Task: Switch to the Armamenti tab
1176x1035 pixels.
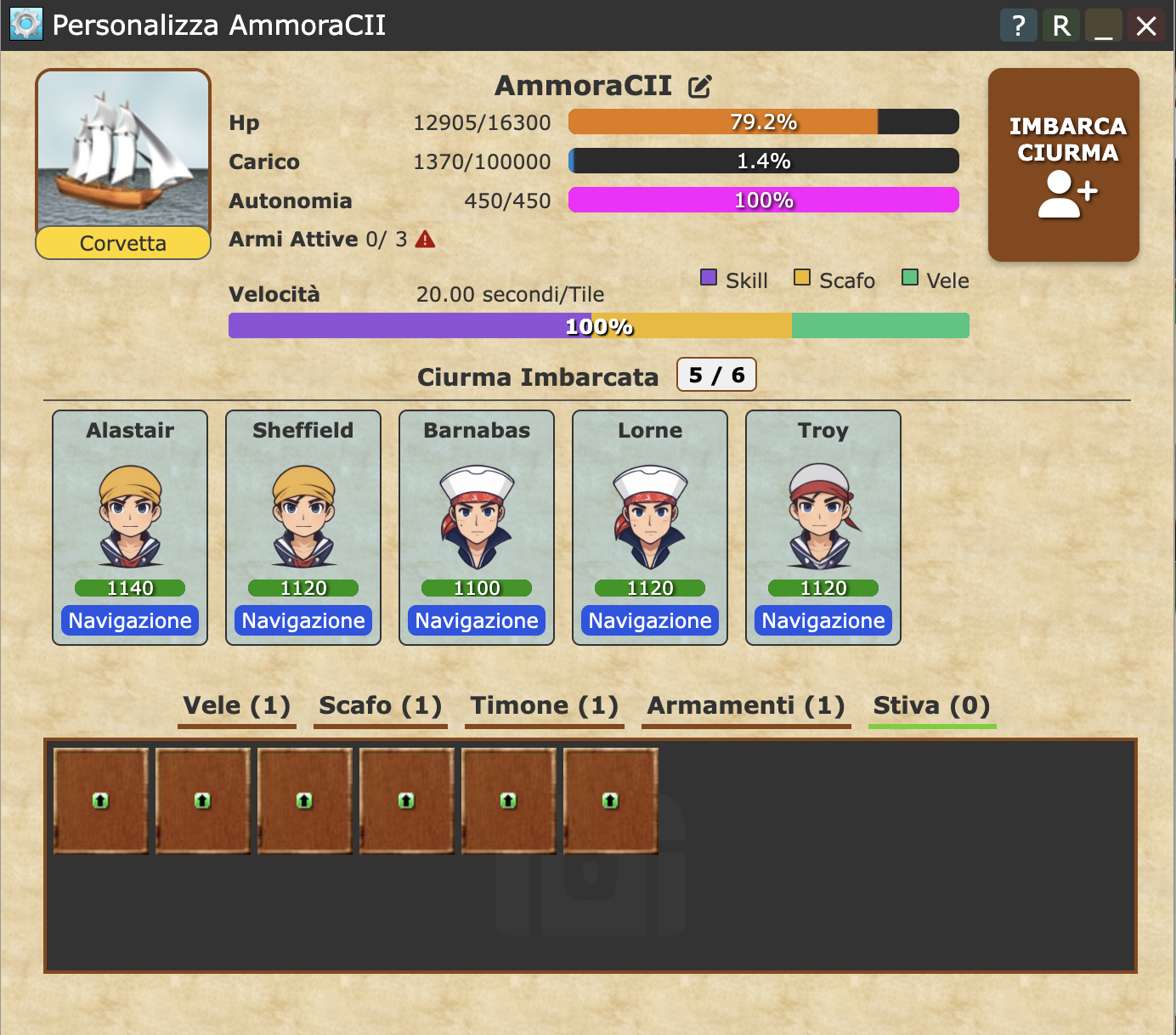Action: tap(745, 706)
